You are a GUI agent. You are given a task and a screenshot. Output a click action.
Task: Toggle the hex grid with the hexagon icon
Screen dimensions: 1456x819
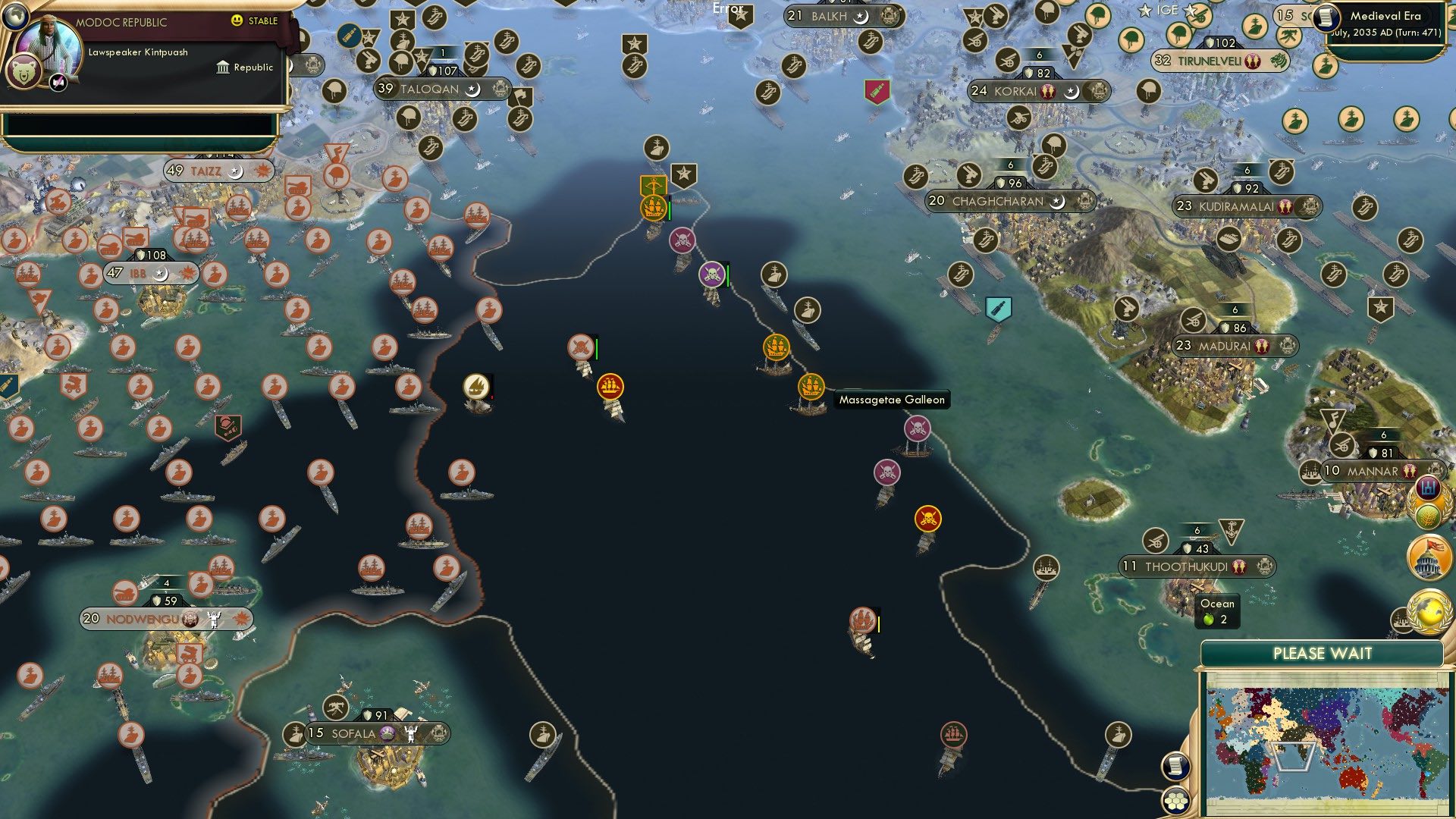[x=1175, y=801]
